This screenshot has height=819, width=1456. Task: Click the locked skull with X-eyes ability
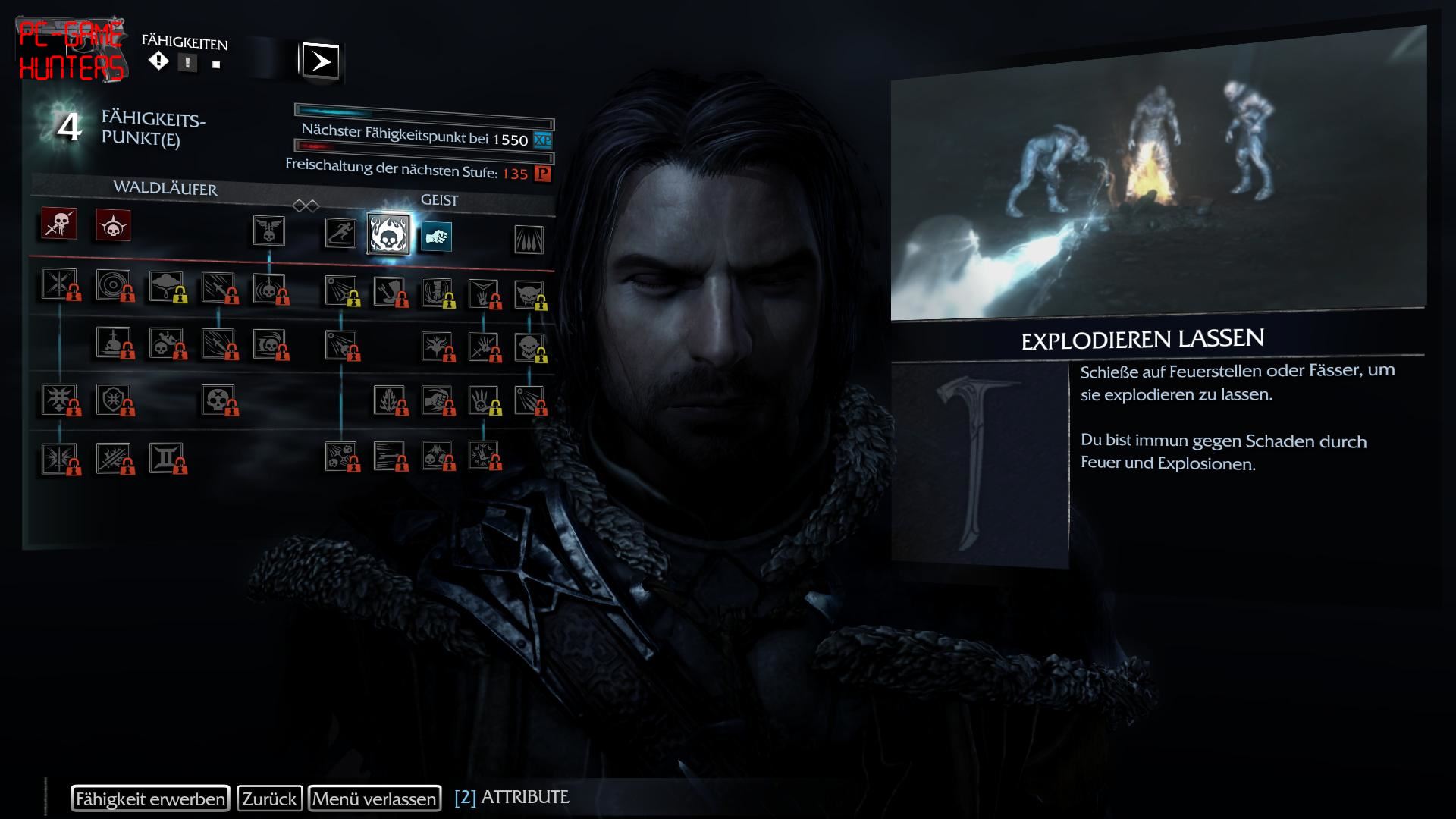tap(218, 399)
